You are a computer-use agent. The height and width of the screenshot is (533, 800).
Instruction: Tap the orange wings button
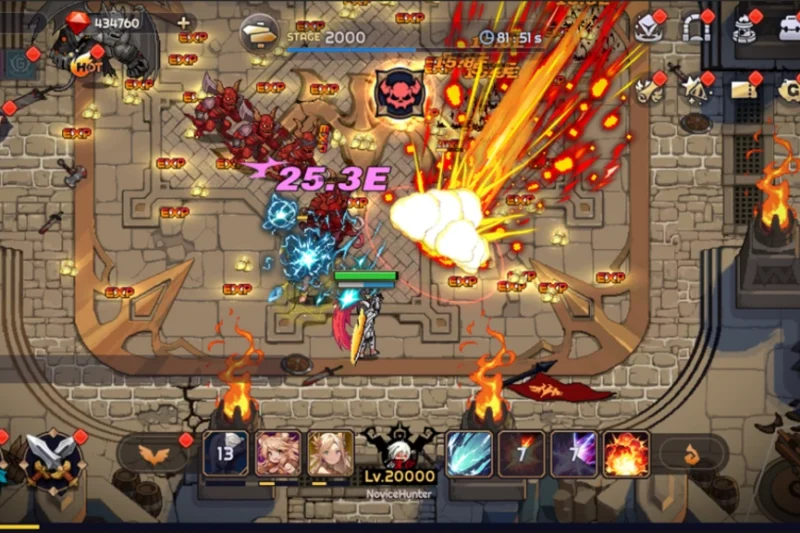click(153, 455)
